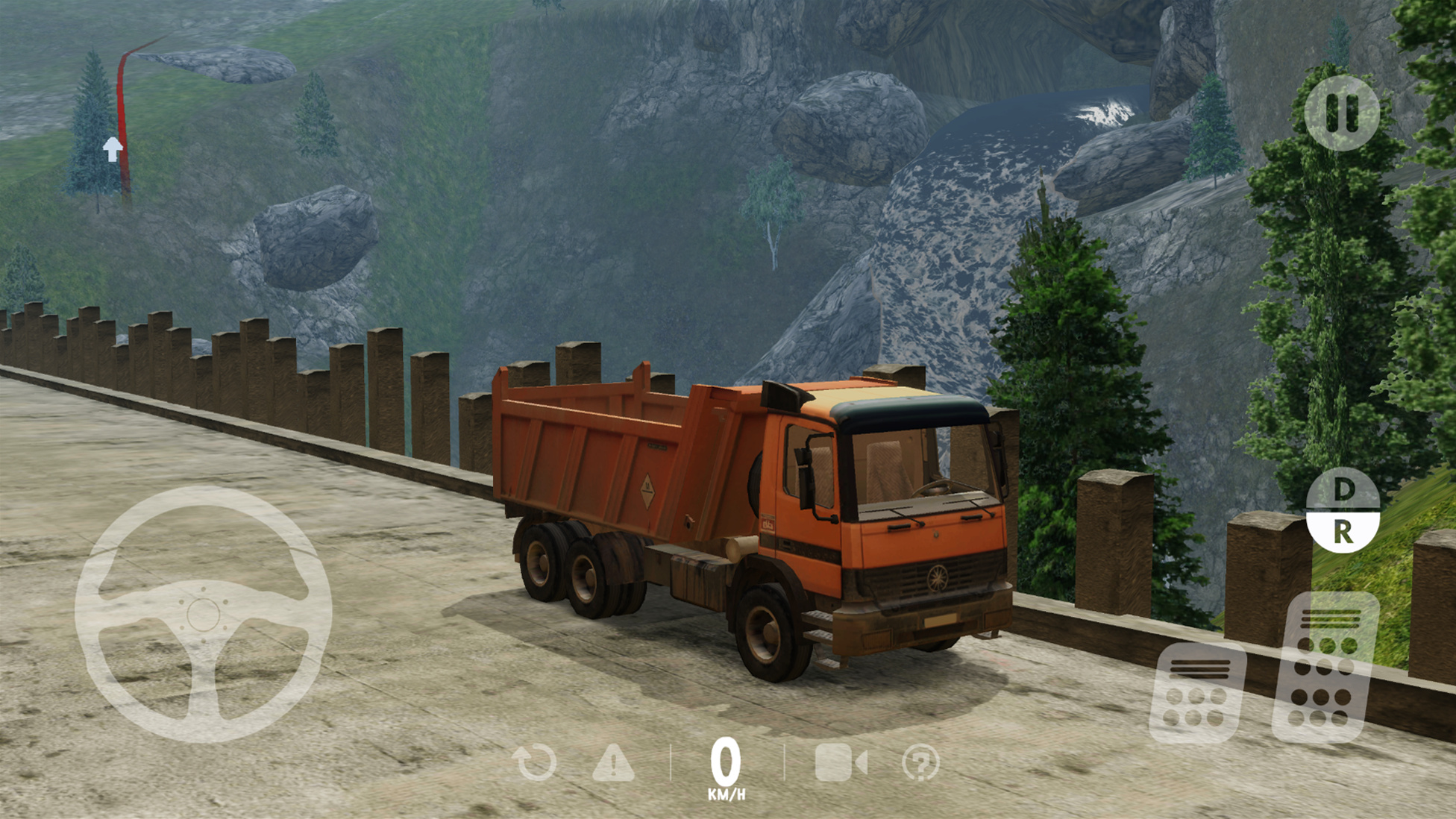Change the camera view
Viewport: 1456px width, 819px height.
[x=841, y=762]
